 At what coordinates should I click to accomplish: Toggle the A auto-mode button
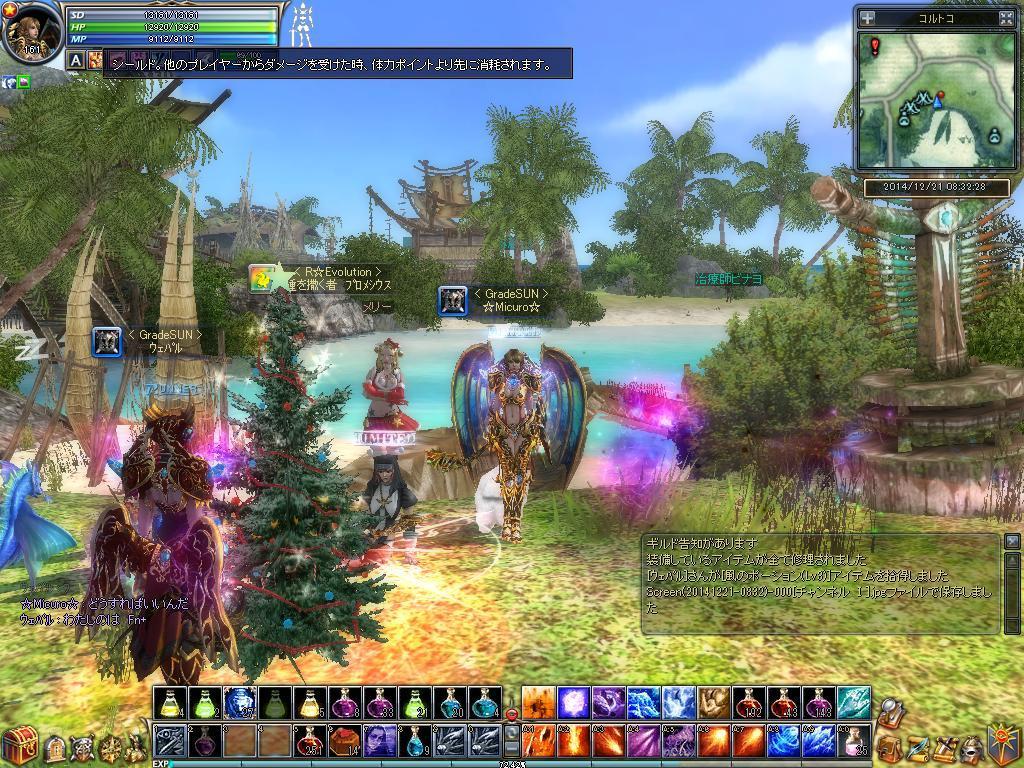(76, 60)
